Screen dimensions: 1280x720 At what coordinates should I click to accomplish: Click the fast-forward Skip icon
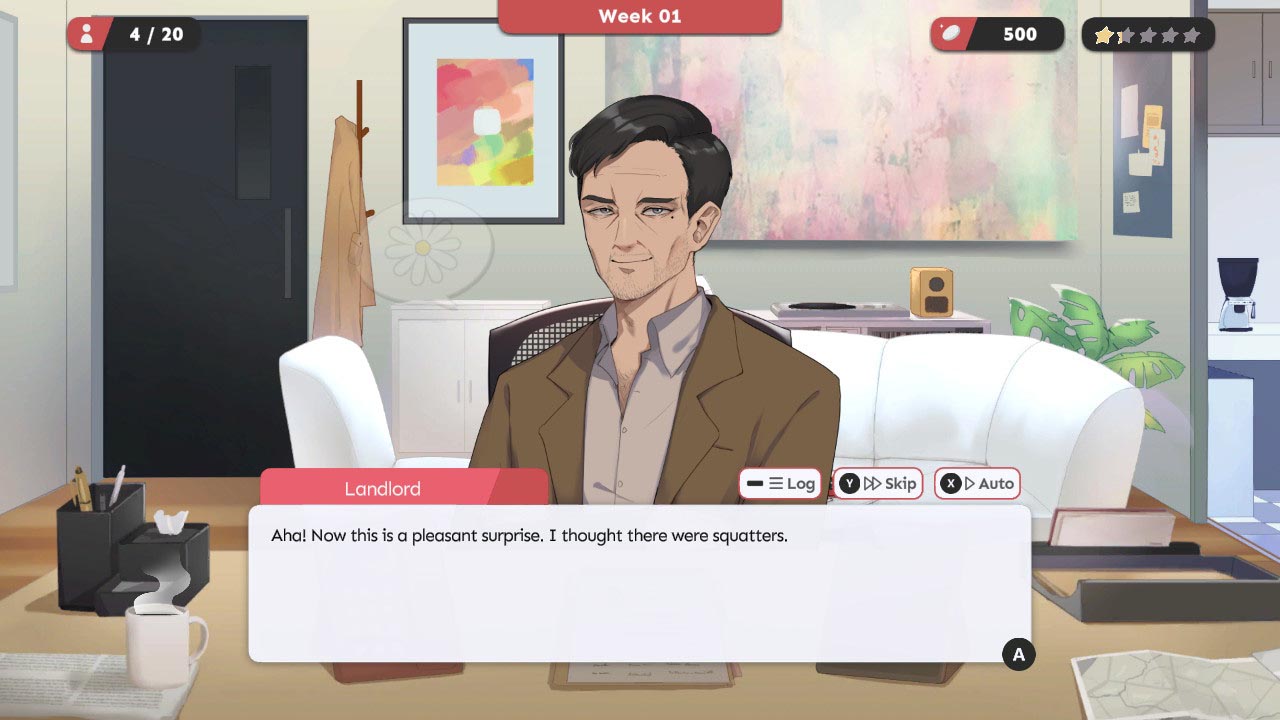click(x=873, y=483)
